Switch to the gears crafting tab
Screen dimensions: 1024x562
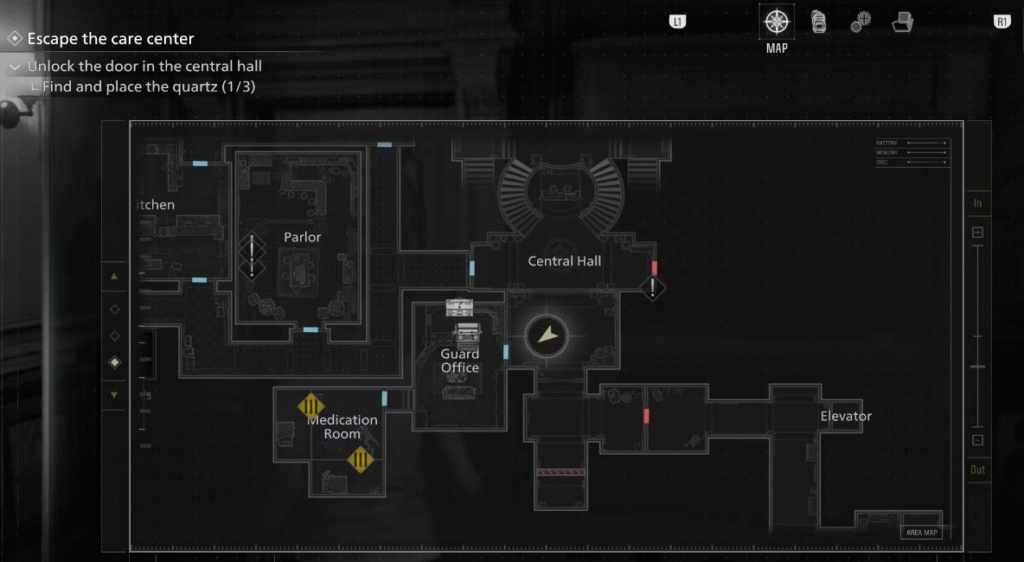860,22
